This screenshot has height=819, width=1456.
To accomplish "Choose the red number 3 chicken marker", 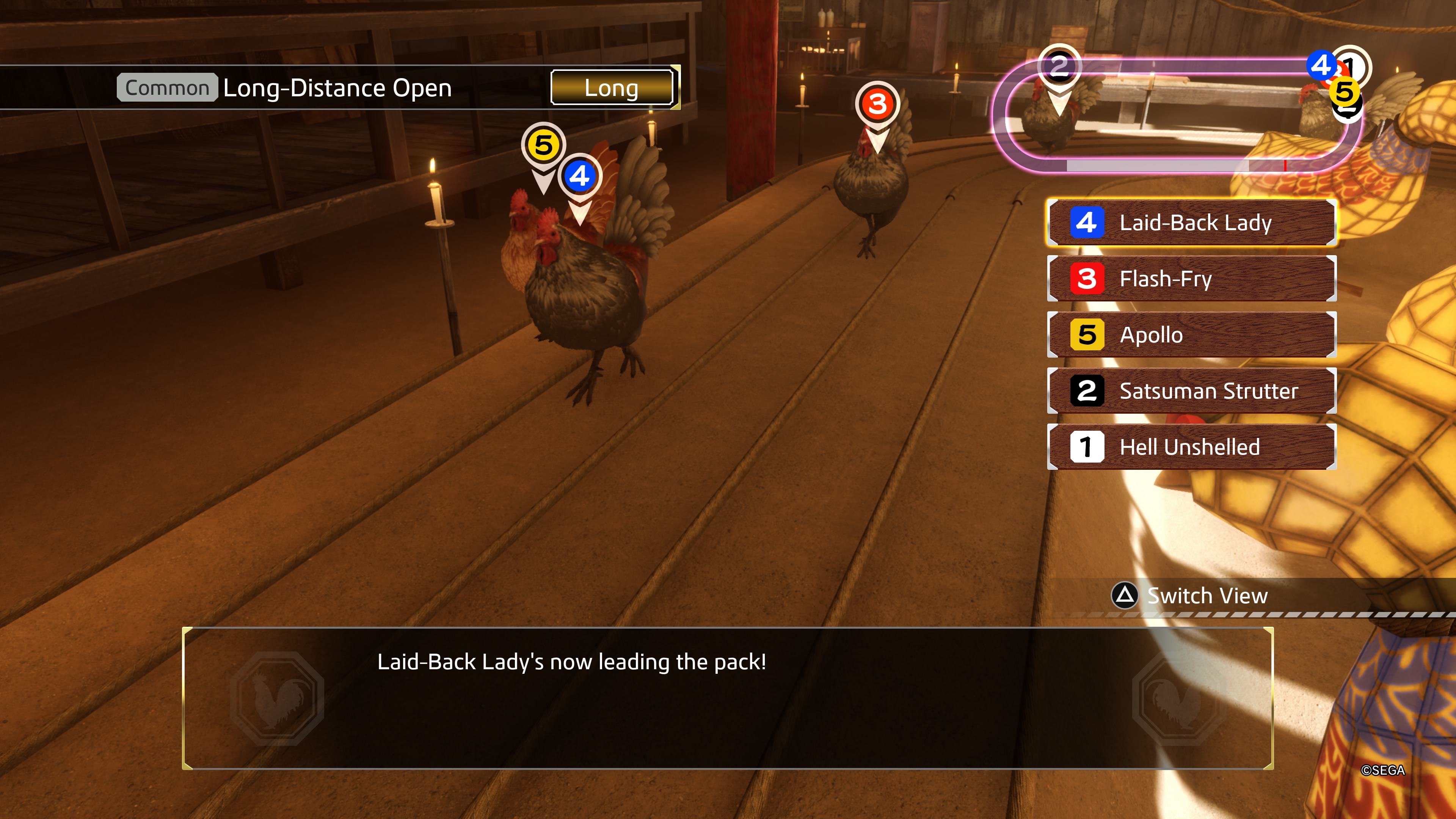I will tap(877, 104).
